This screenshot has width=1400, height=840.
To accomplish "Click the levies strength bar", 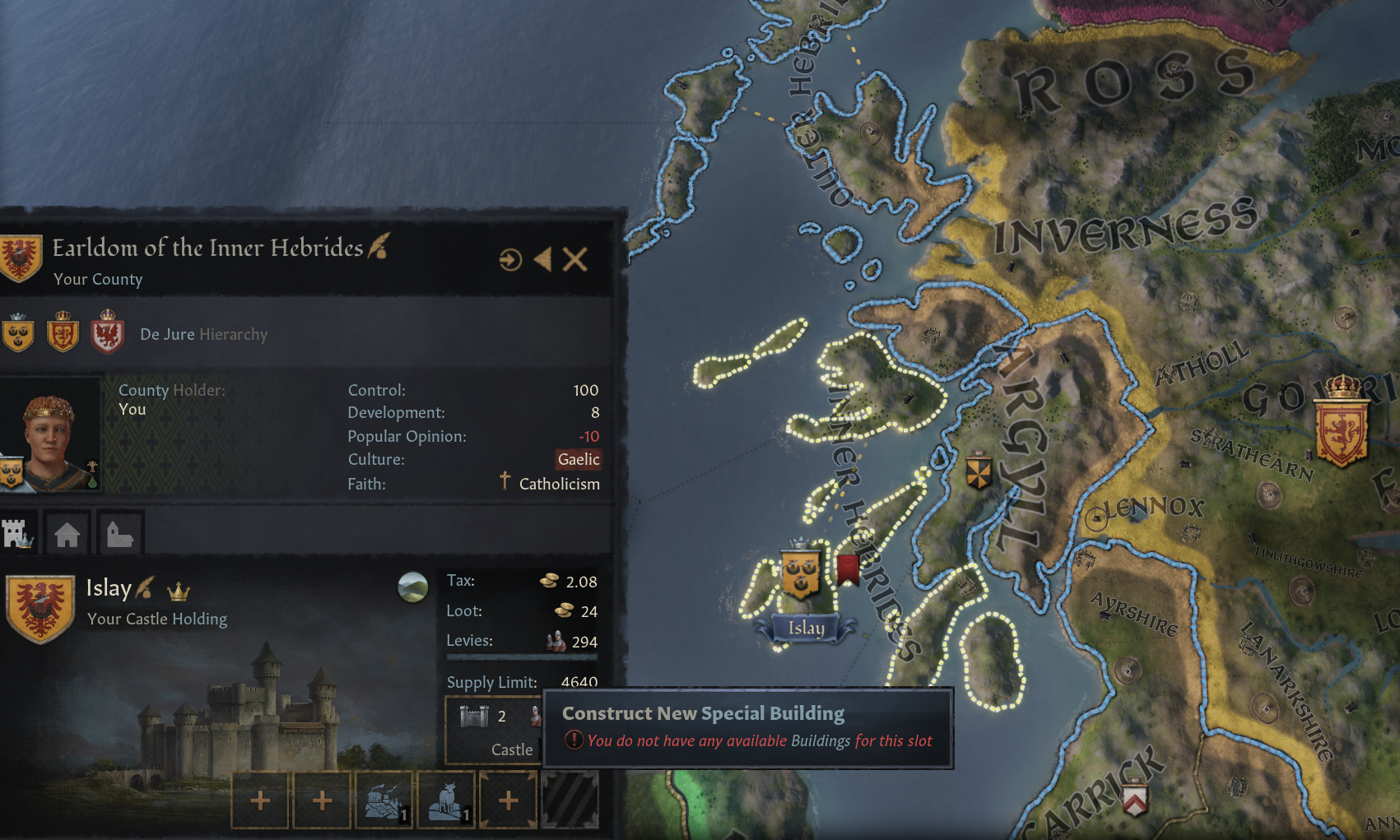I will pos(523,656).
